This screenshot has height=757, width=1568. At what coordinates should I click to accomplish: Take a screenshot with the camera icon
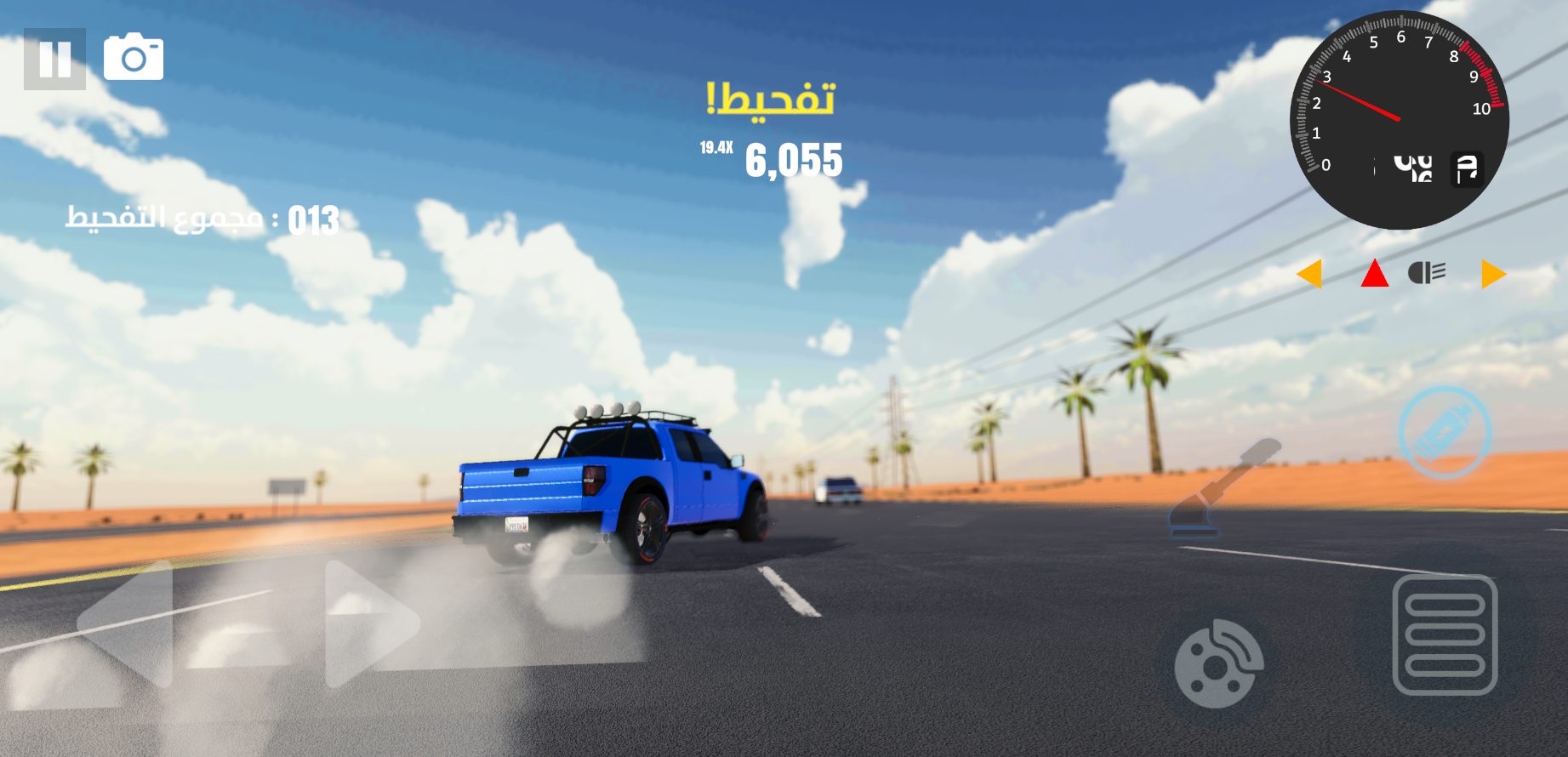pos(134,57)
